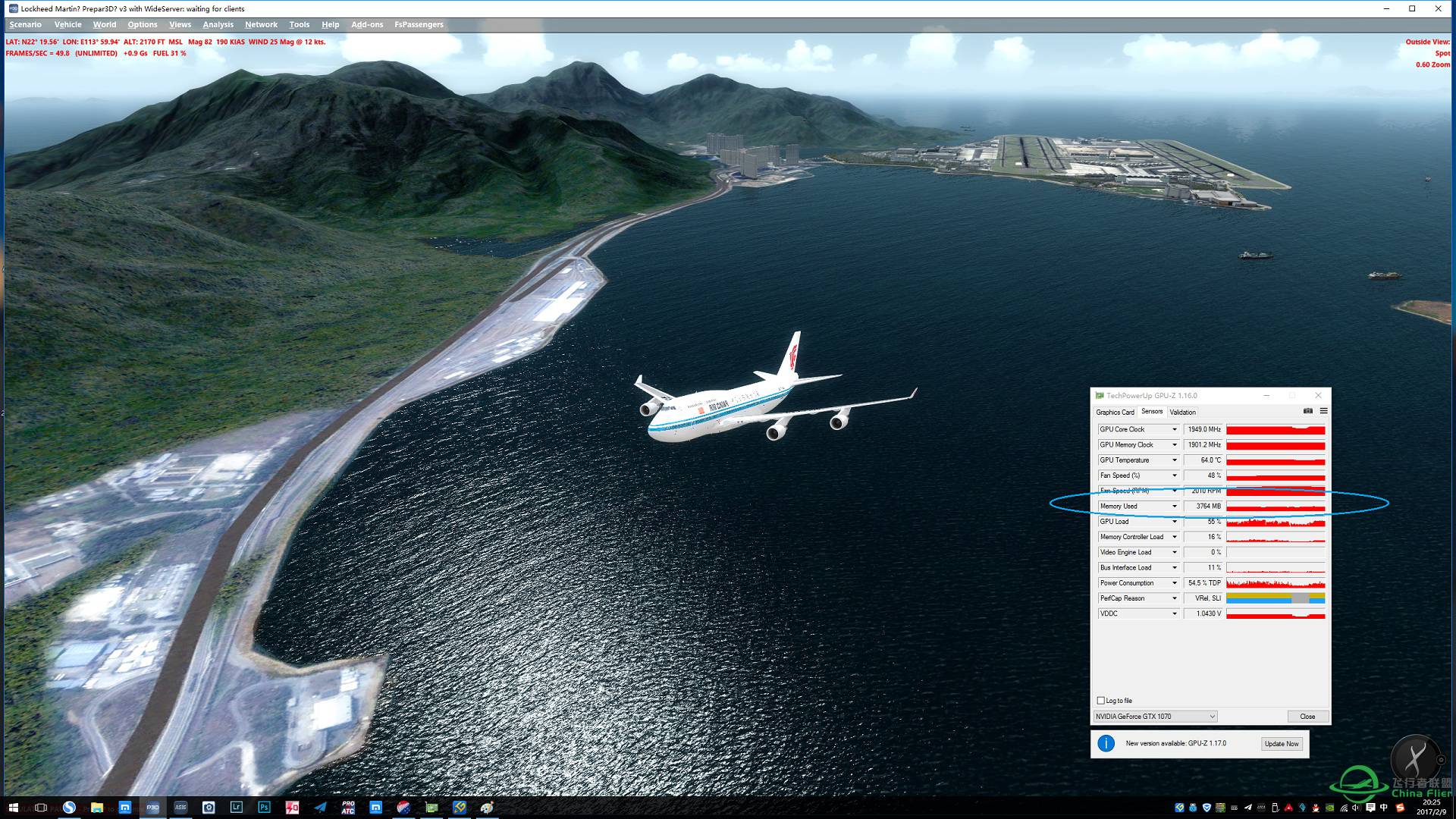
Task: Open the GPU Temperature sensor dropdown
Action: click(1175, 460)
